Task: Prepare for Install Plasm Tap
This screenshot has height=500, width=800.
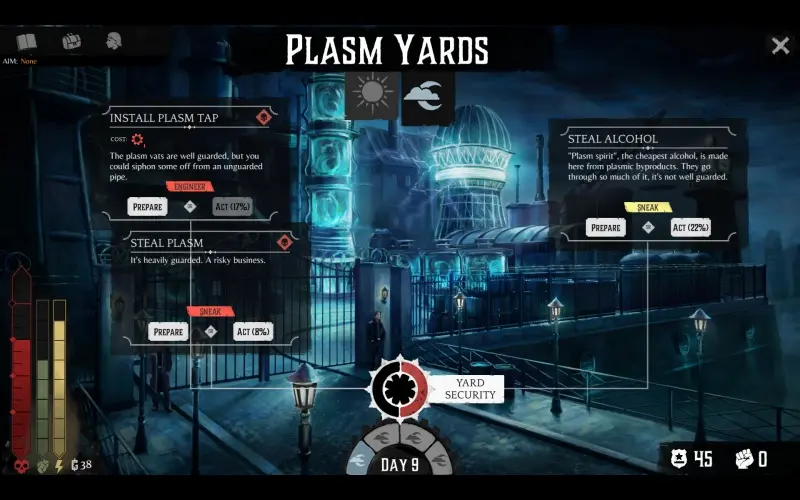Action: 148,207
